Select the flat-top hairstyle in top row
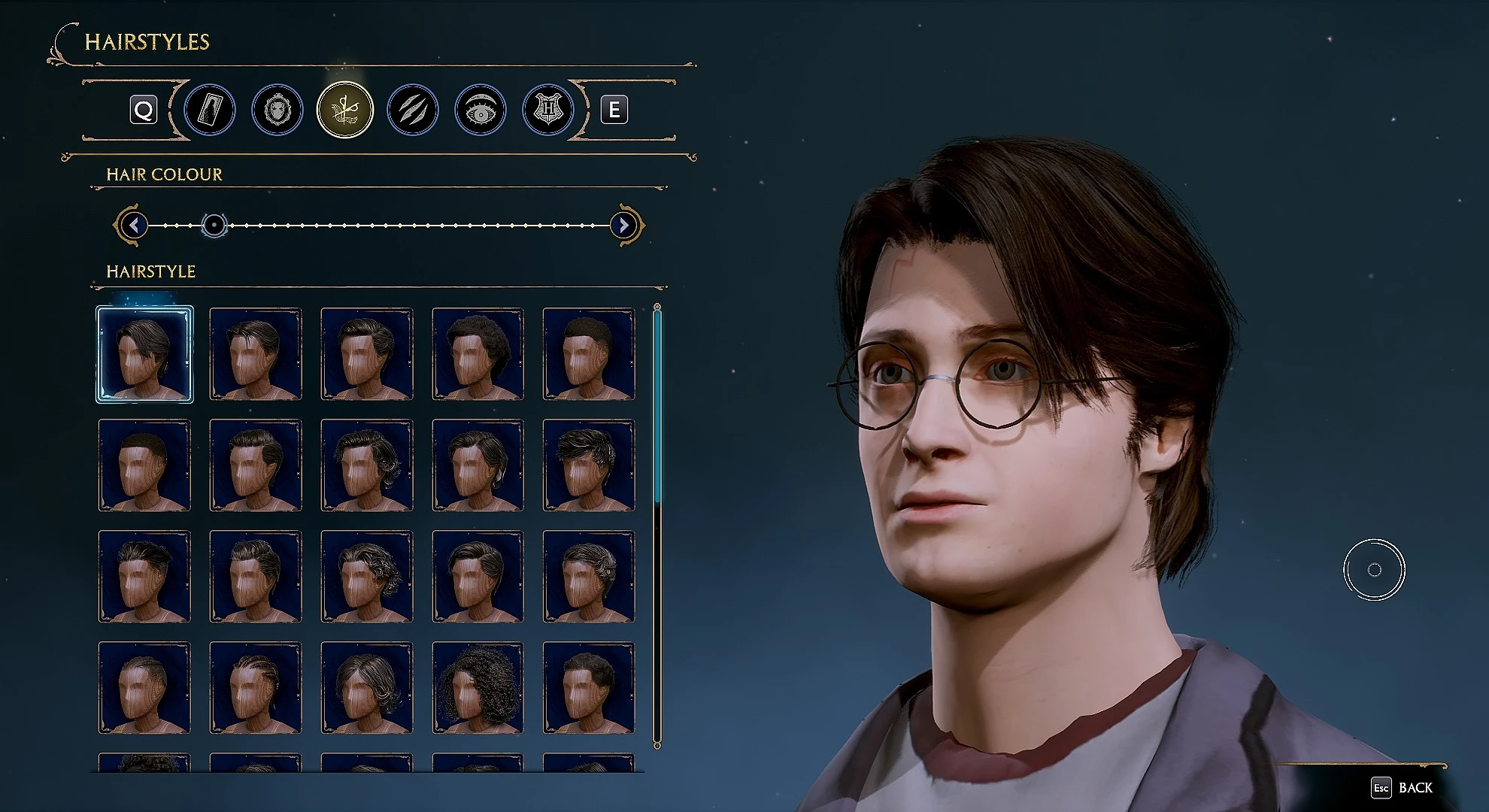The height and width of the screenshot is (812, 1489). 588,353
